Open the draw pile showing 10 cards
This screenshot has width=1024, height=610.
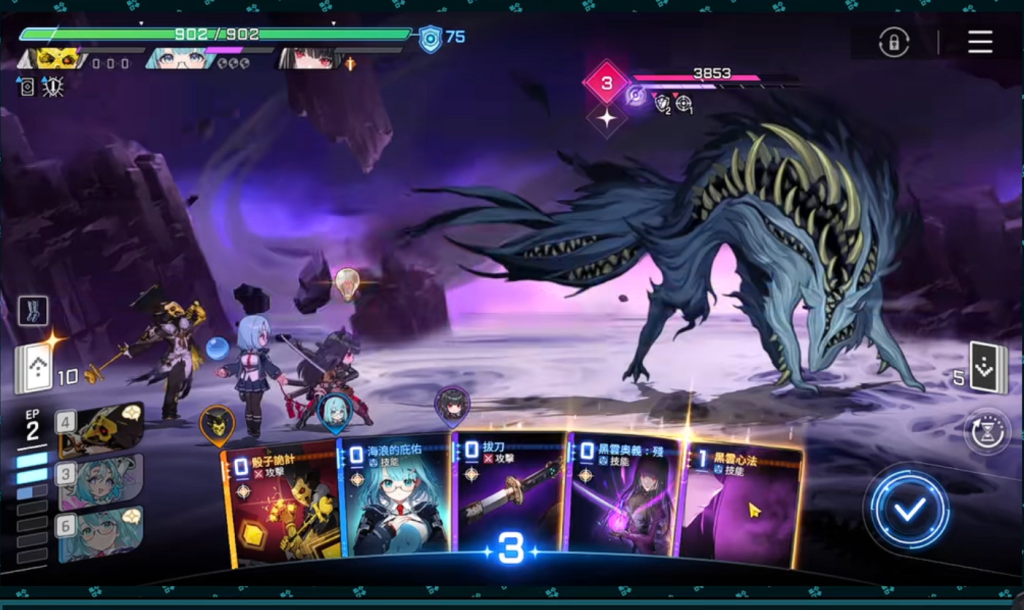click(x=33, y=369)
